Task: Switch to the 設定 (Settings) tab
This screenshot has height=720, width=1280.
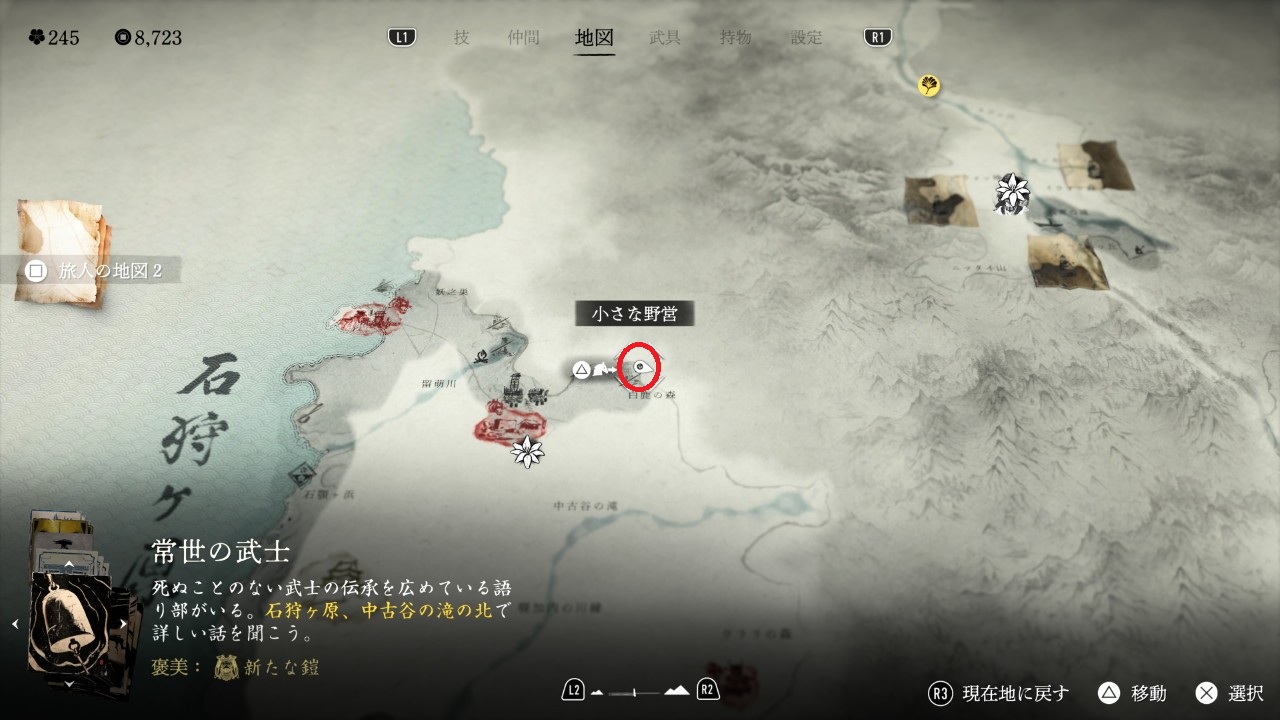Action: tap(807, 38)
